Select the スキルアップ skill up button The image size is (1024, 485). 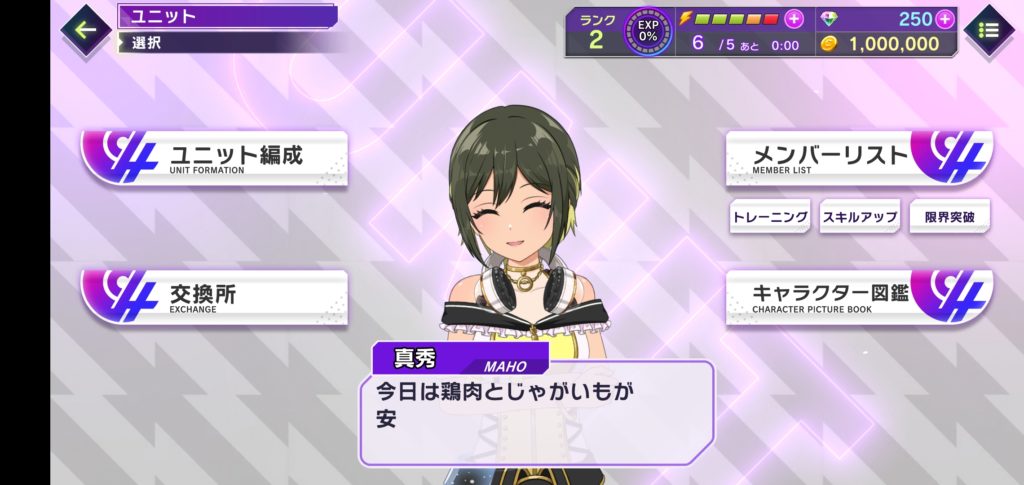(859, 216)
